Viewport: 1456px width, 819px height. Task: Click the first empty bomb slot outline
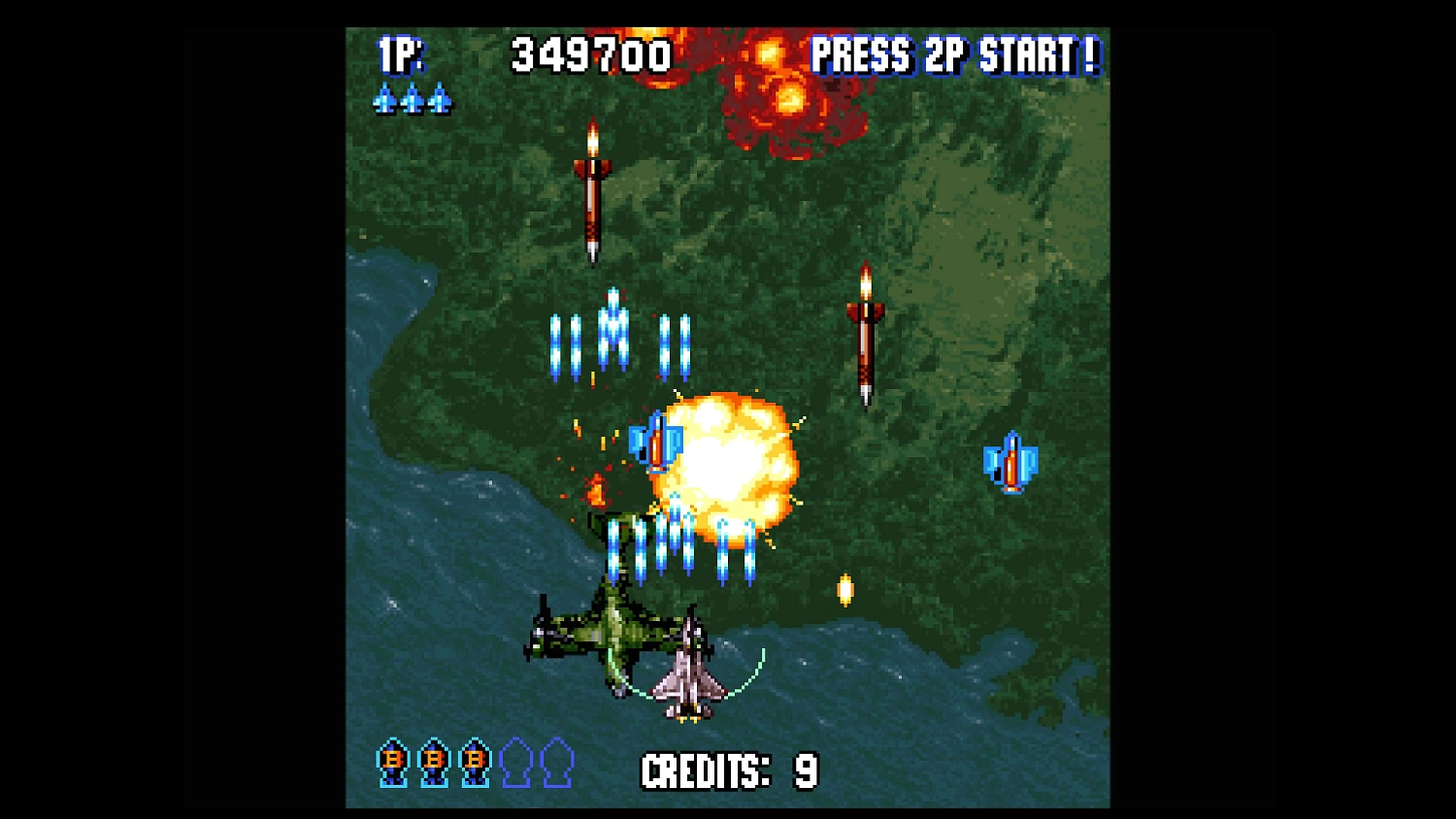[514, 762]
